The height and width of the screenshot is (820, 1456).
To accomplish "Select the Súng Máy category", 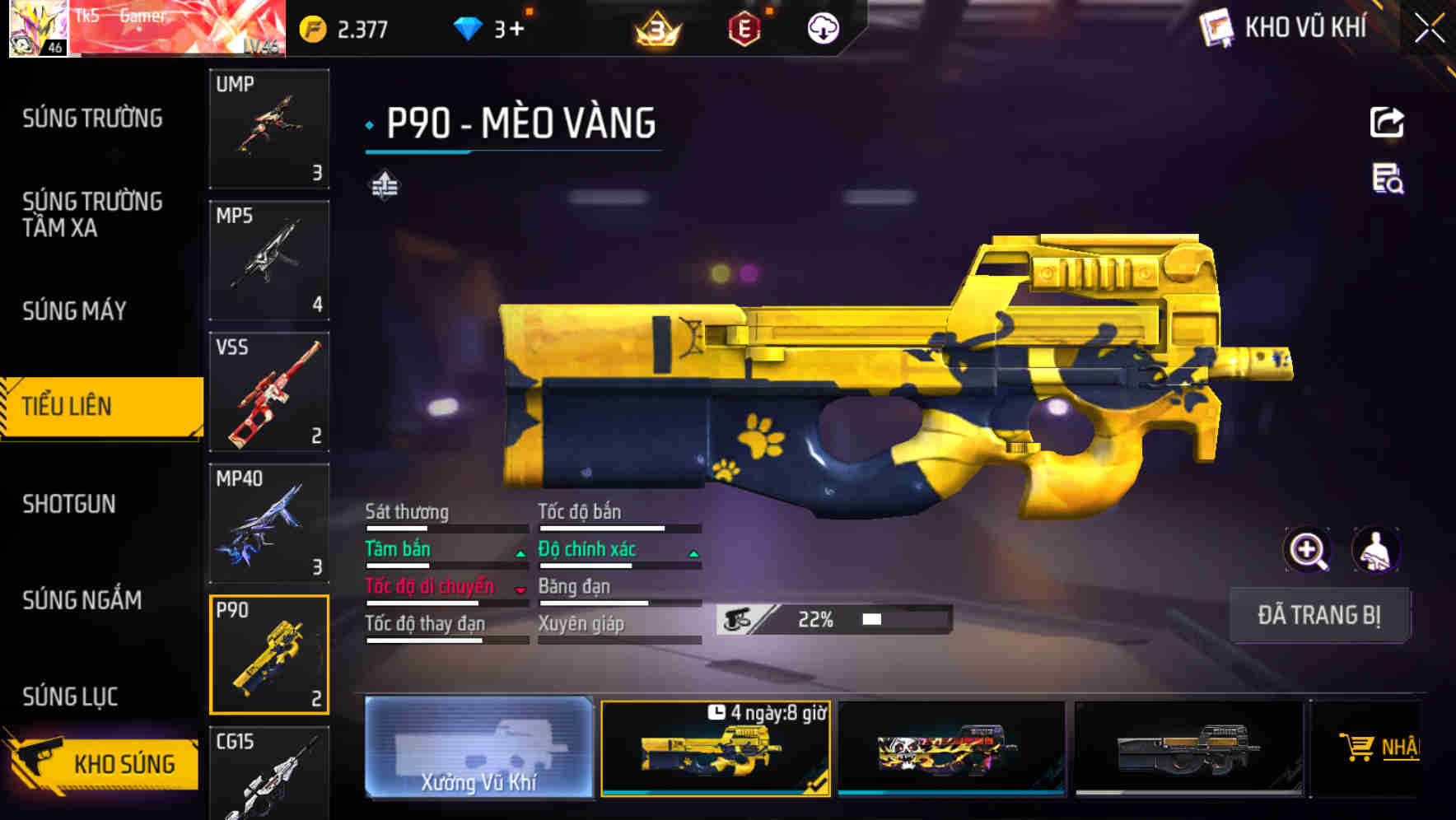I will (x=75, y=310).
